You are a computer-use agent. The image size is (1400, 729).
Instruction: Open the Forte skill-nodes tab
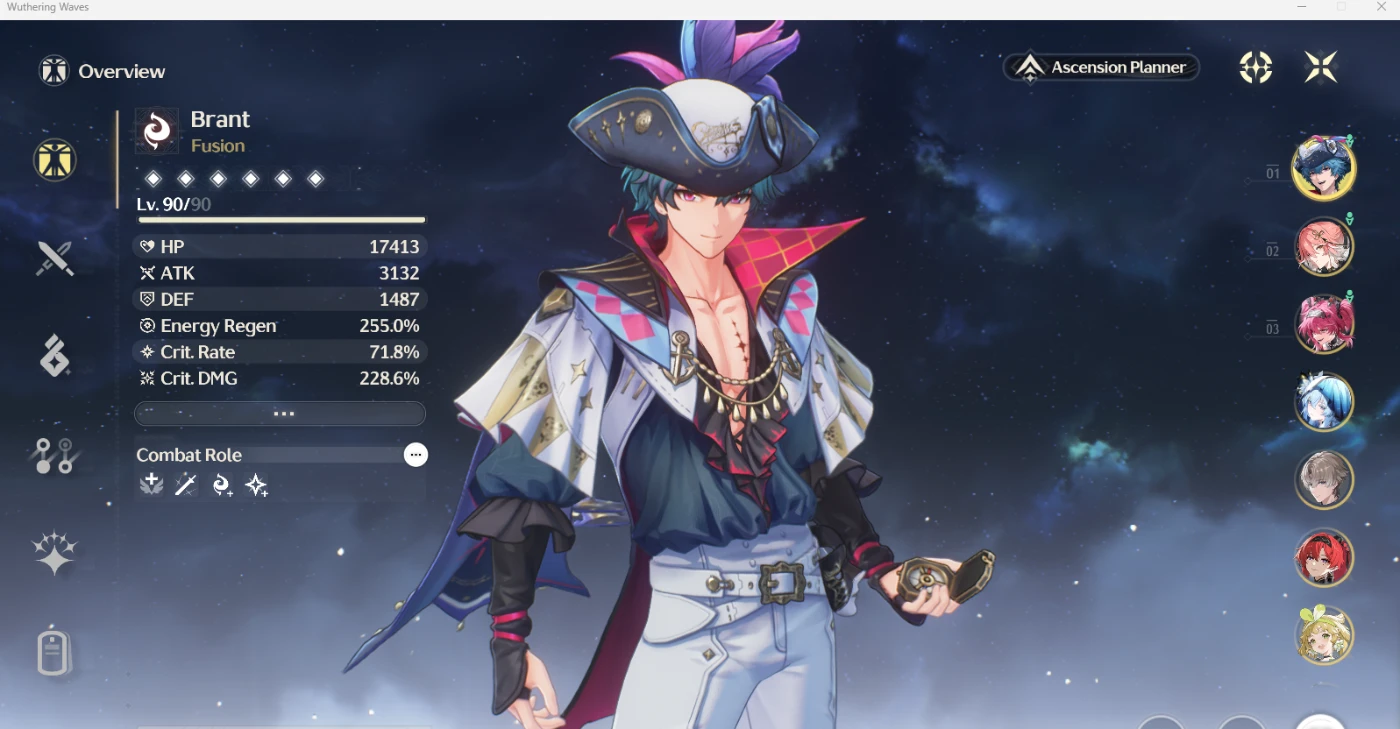(55, 456)
